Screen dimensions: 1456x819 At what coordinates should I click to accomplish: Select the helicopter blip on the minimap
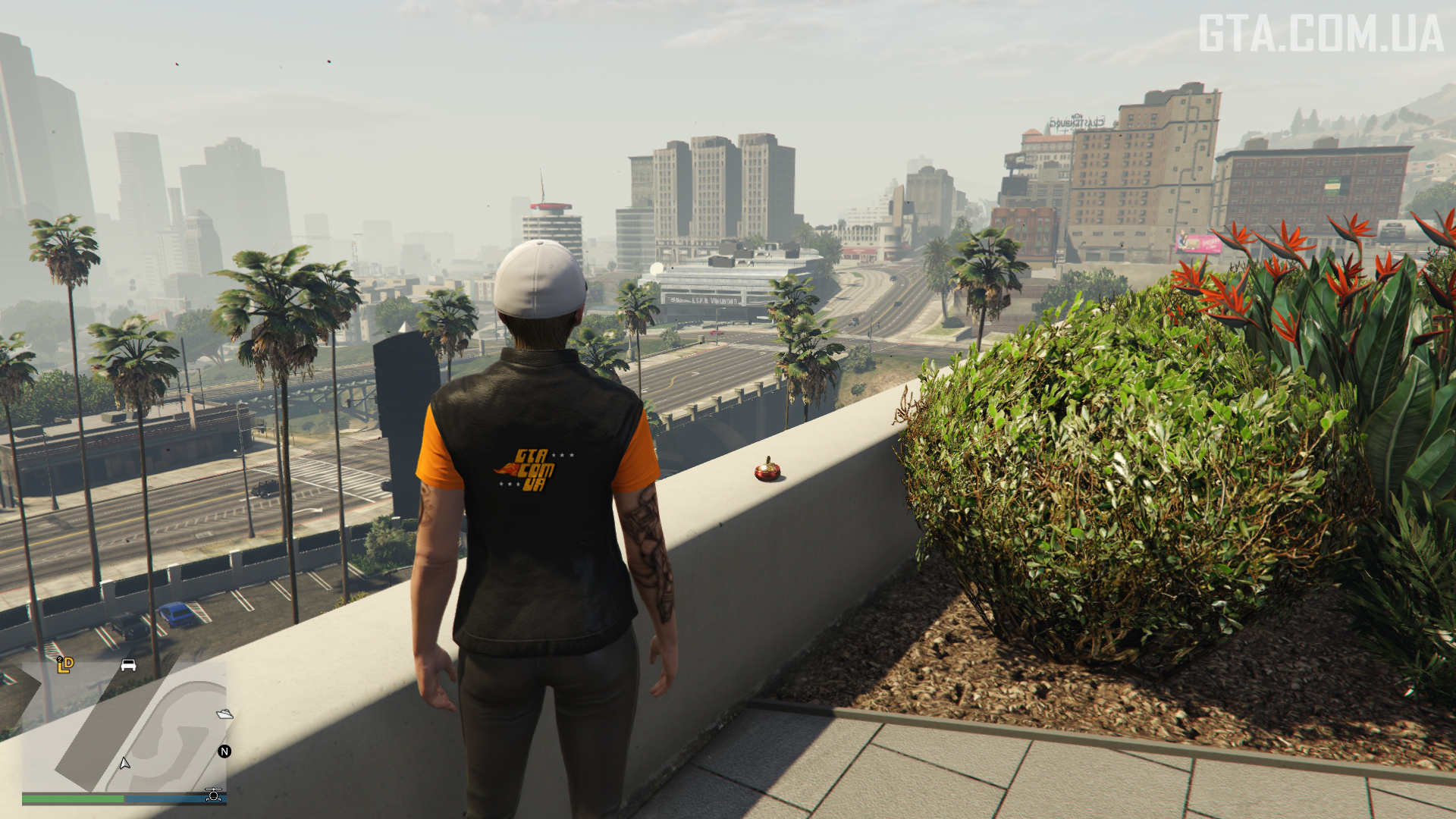coord(214,794)
